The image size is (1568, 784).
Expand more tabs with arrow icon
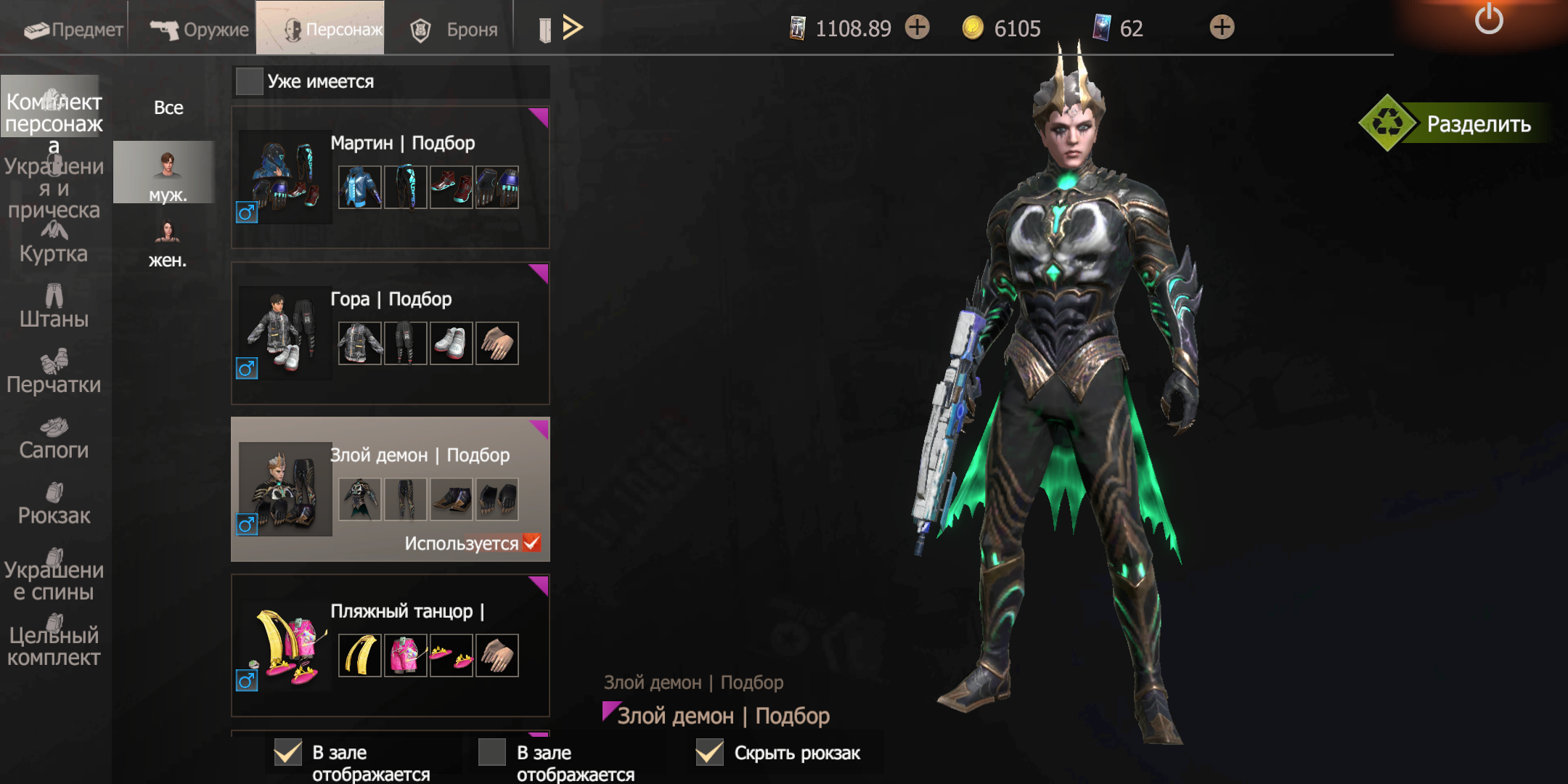pos(573,28)
